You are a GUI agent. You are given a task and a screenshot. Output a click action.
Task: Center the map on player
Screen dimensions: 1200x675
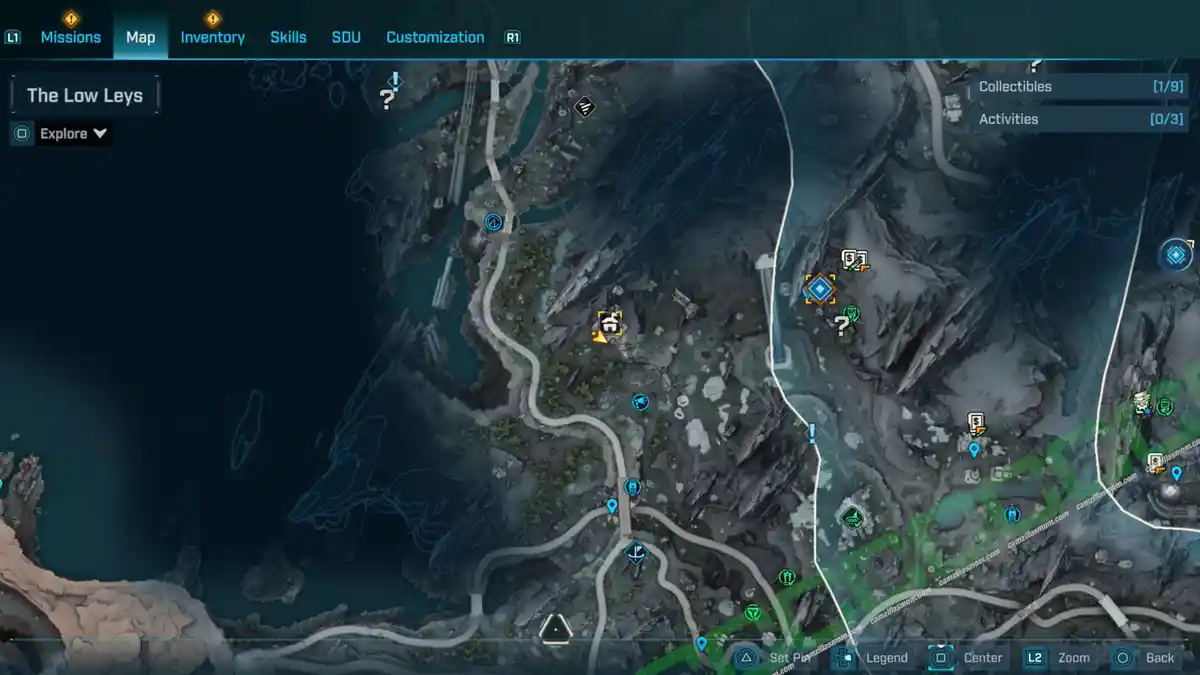969,658
